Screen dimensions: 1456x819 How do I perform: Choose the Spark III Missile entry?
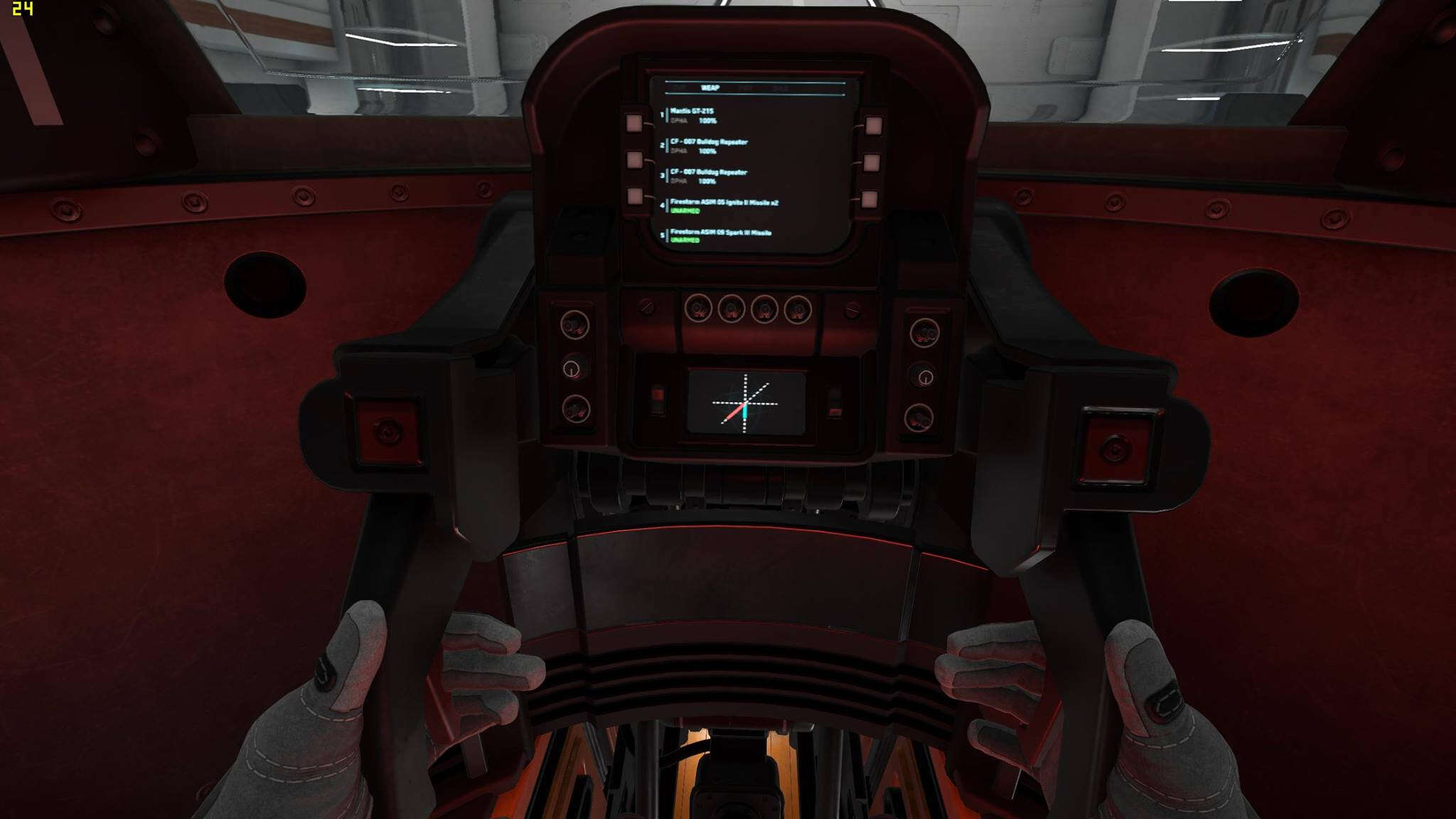tap(720, 232)
